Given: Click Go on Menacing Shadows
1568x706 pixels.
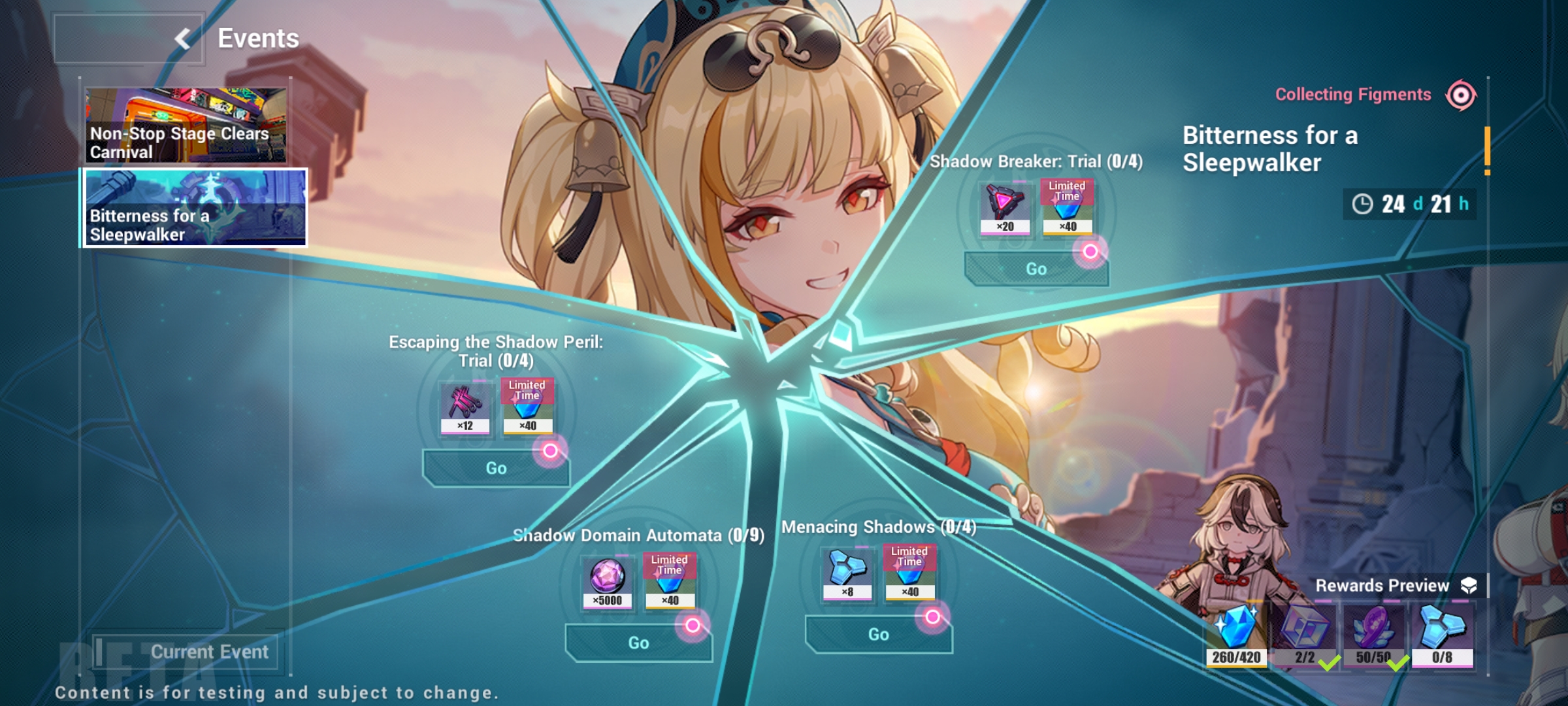Looking at the screenshot, I should pos(879,634).
